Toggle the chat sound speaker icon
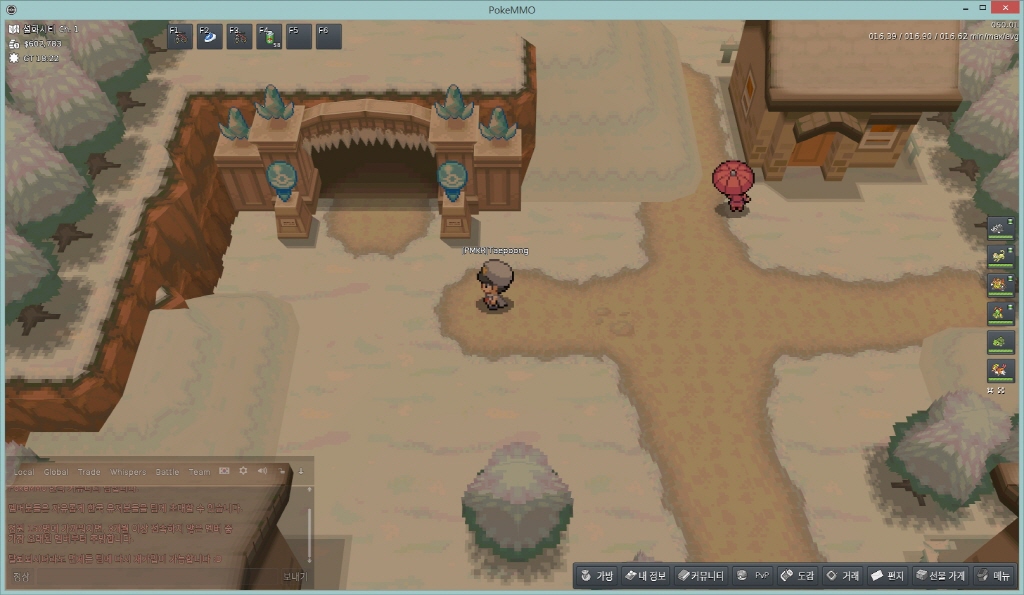 [x=261, y=471]
